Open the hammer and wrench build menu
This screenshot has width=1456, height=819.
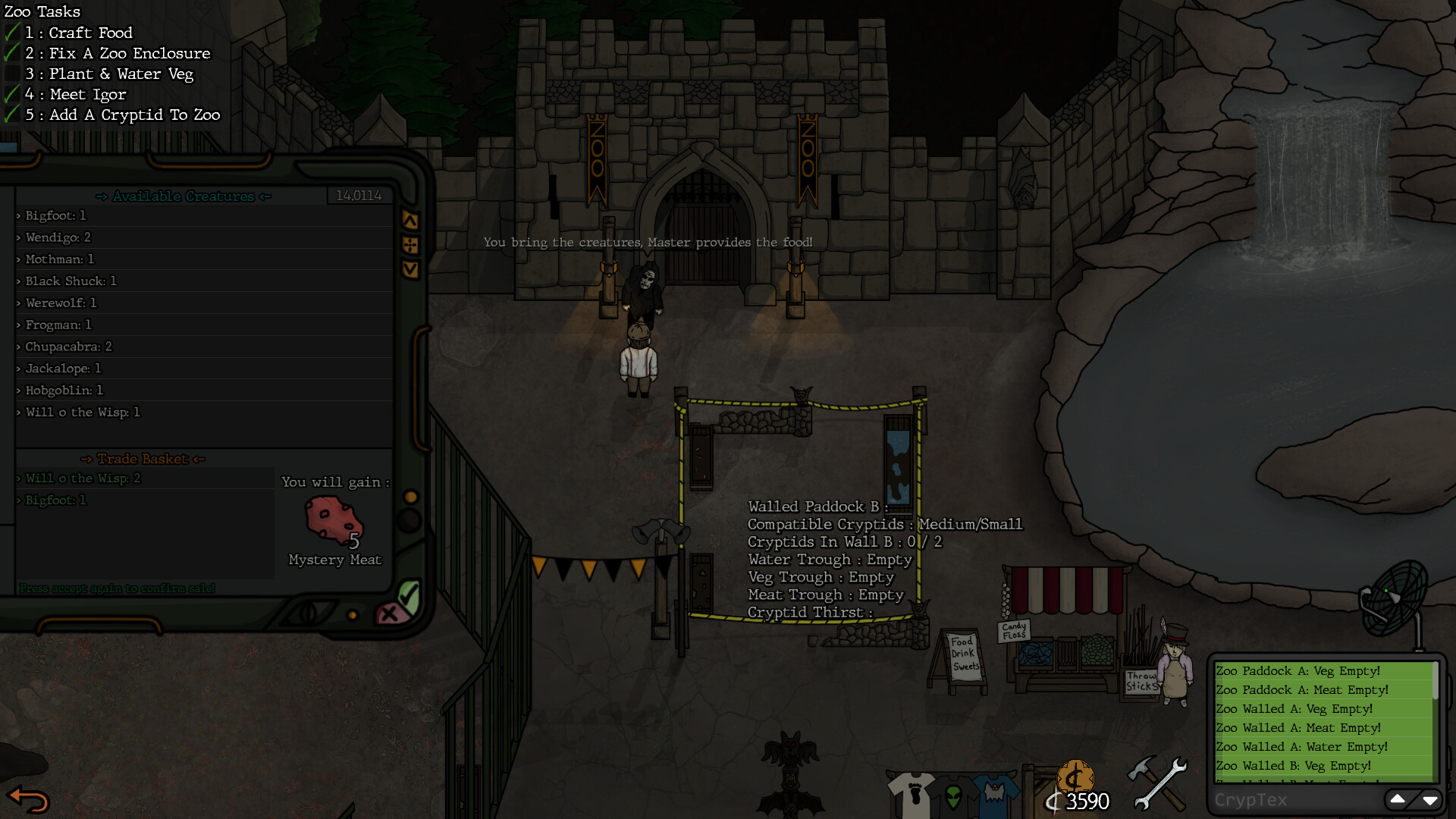point(1157,783)
